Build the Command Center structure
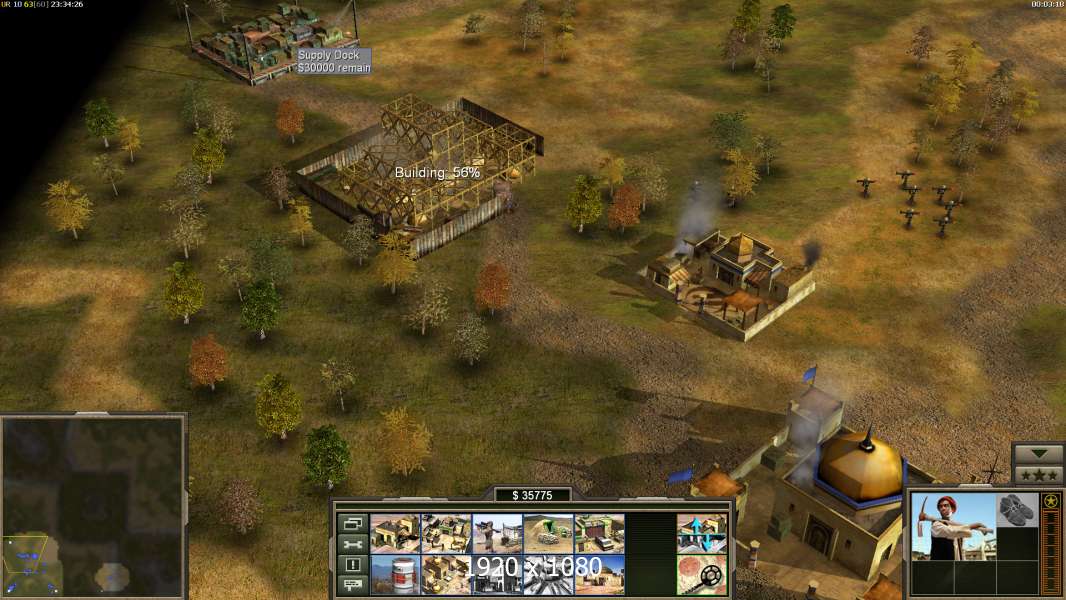 coord(599,575)
